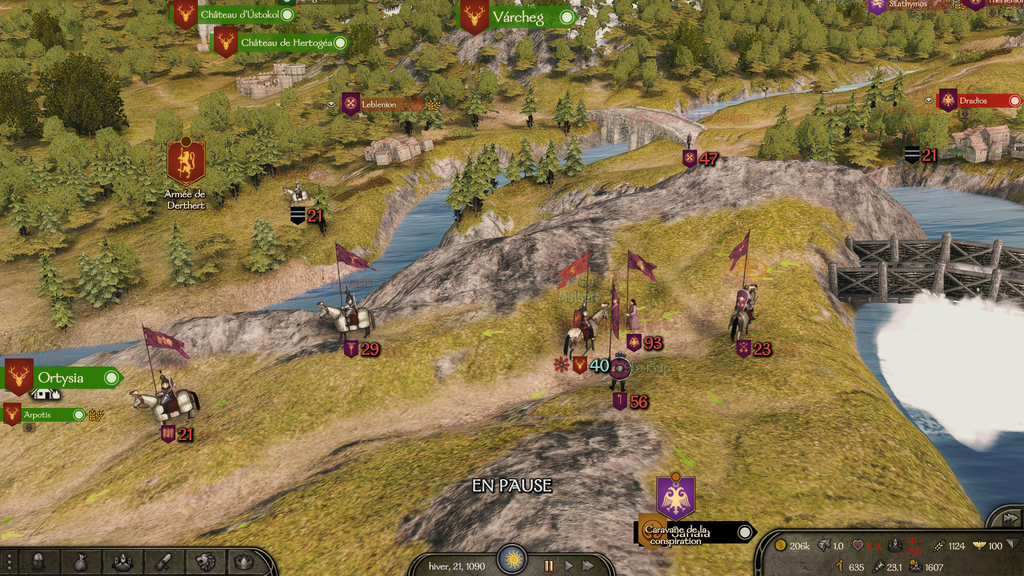Activate fast-forward time speed
The image size is (1024, 576).
pyautogui.click(x=591, y=565)
